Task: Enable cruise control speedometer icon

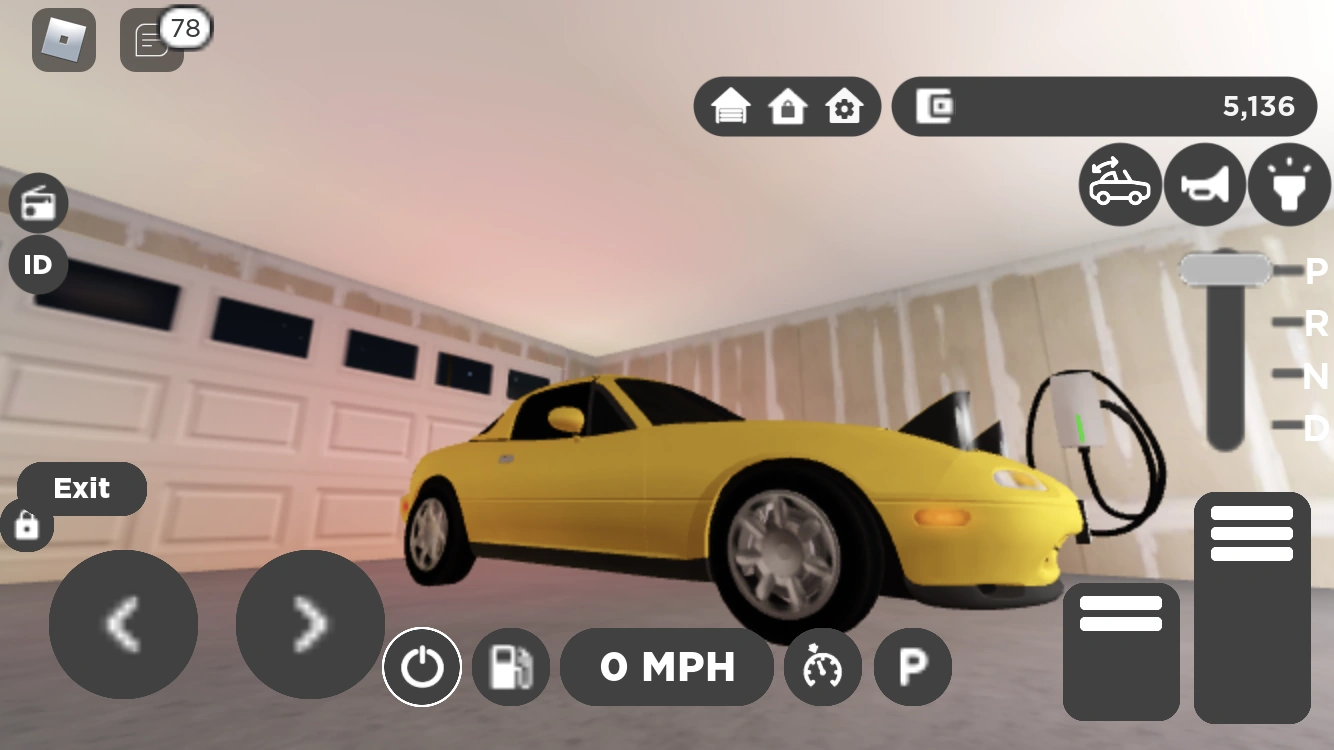Action: click(x=823, y=667)
